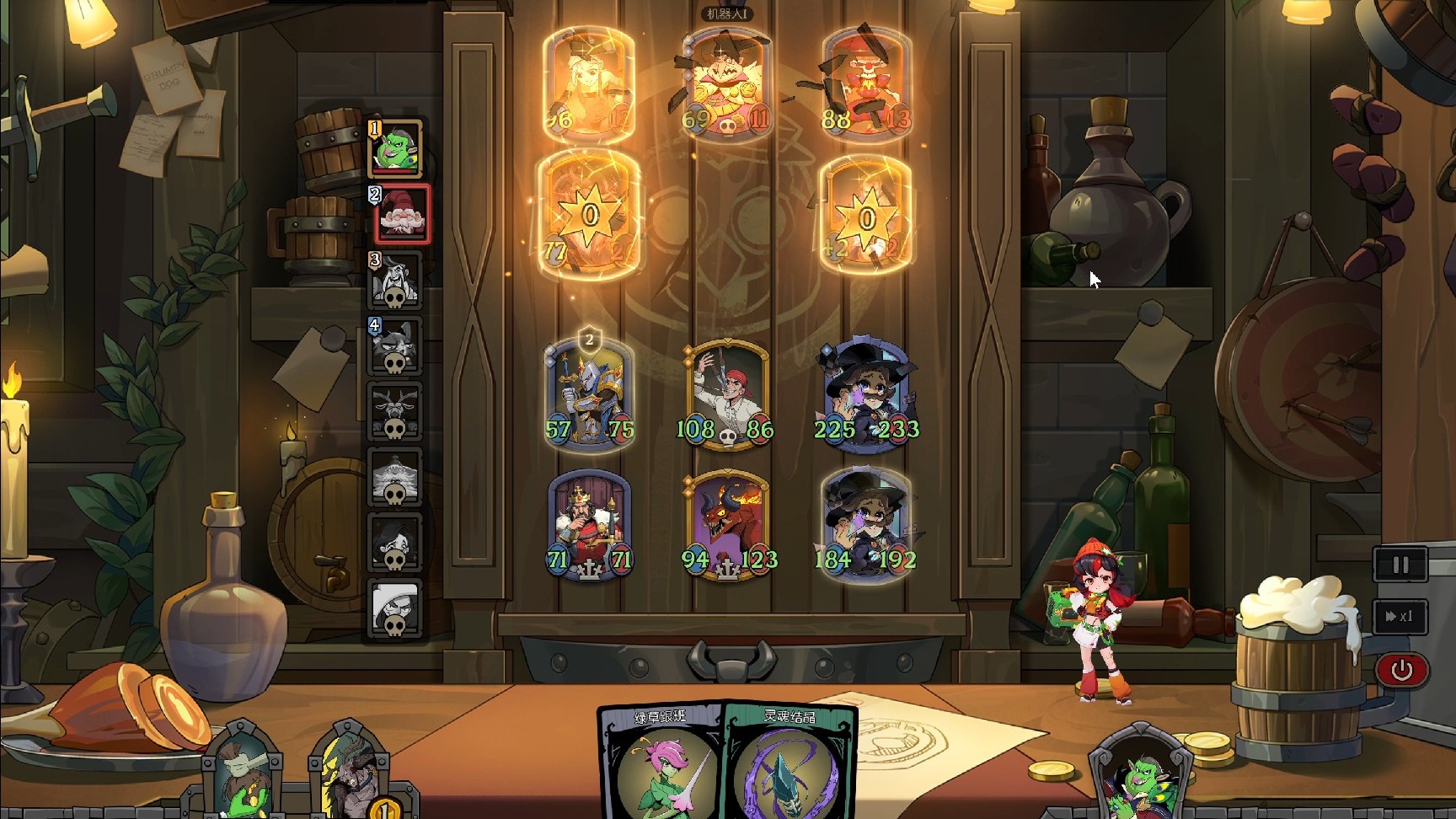Screen dimensions: 1456x819
Task: Select the red-hat gnome player portrait
Action: 401,214
